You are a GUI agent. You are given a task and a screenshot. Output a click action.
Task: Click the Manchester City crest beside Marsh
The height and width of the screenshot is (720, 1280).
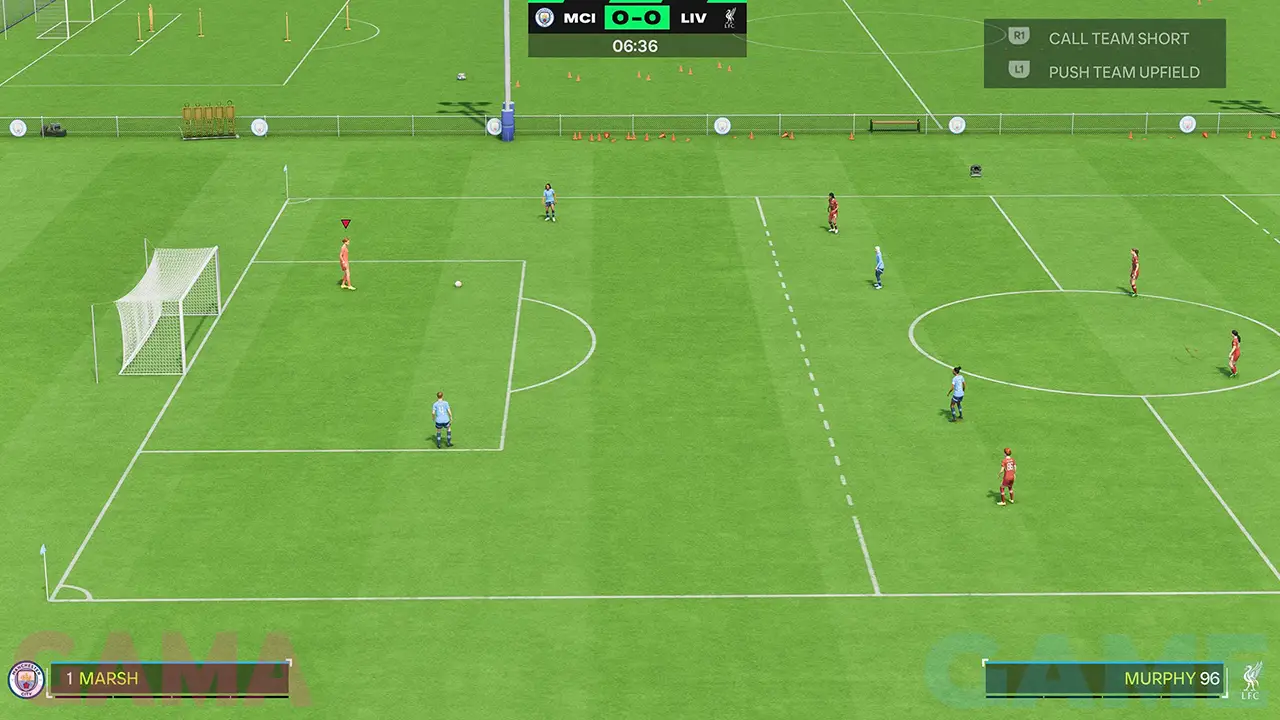pos(27,680)
